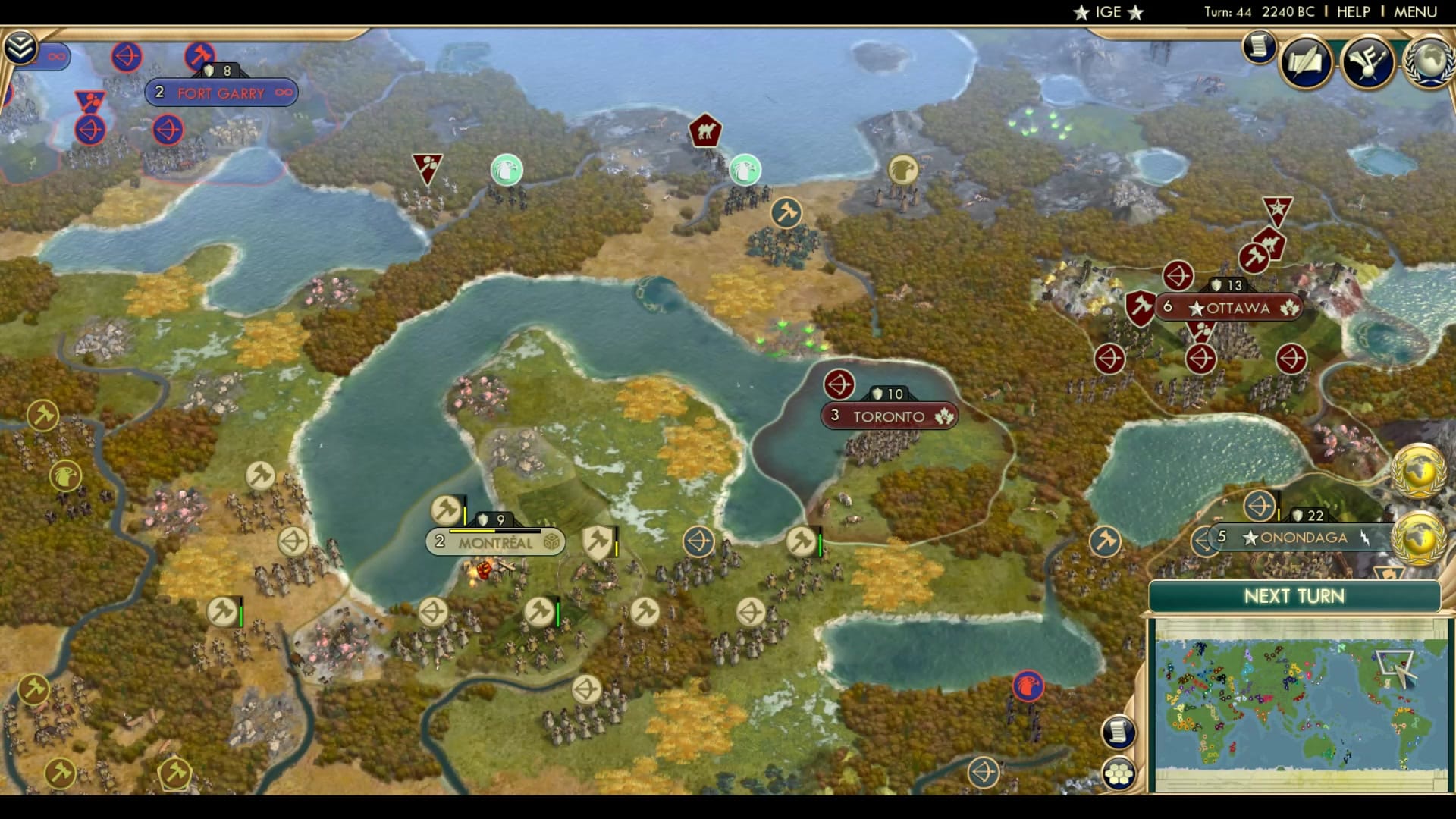
Task: Select the Toronto city banner
Action: (x=888, y=416)
